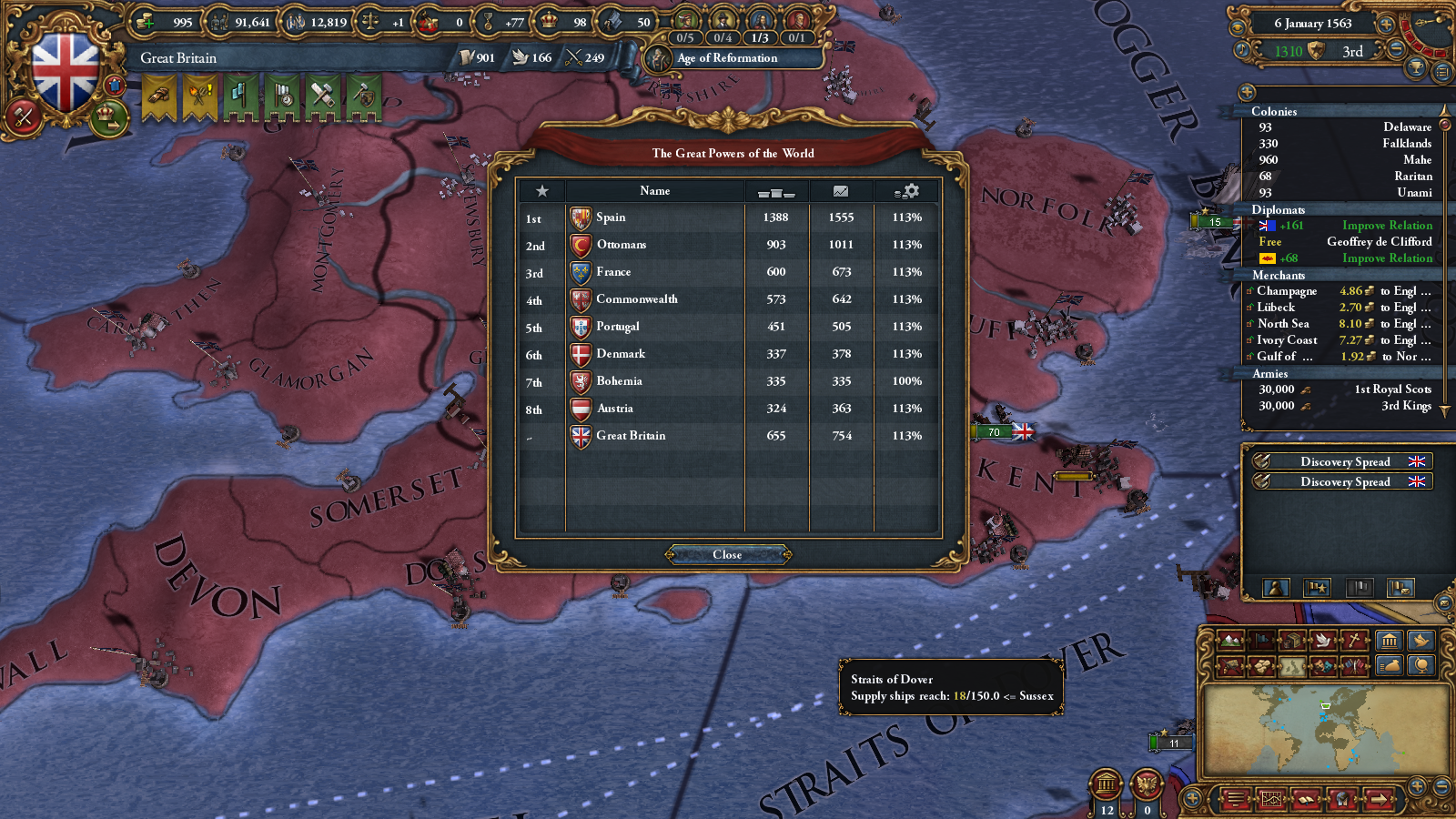Click the treasury ducats icon on top bar
1456x819 pixels.
(x=144, y=20)
